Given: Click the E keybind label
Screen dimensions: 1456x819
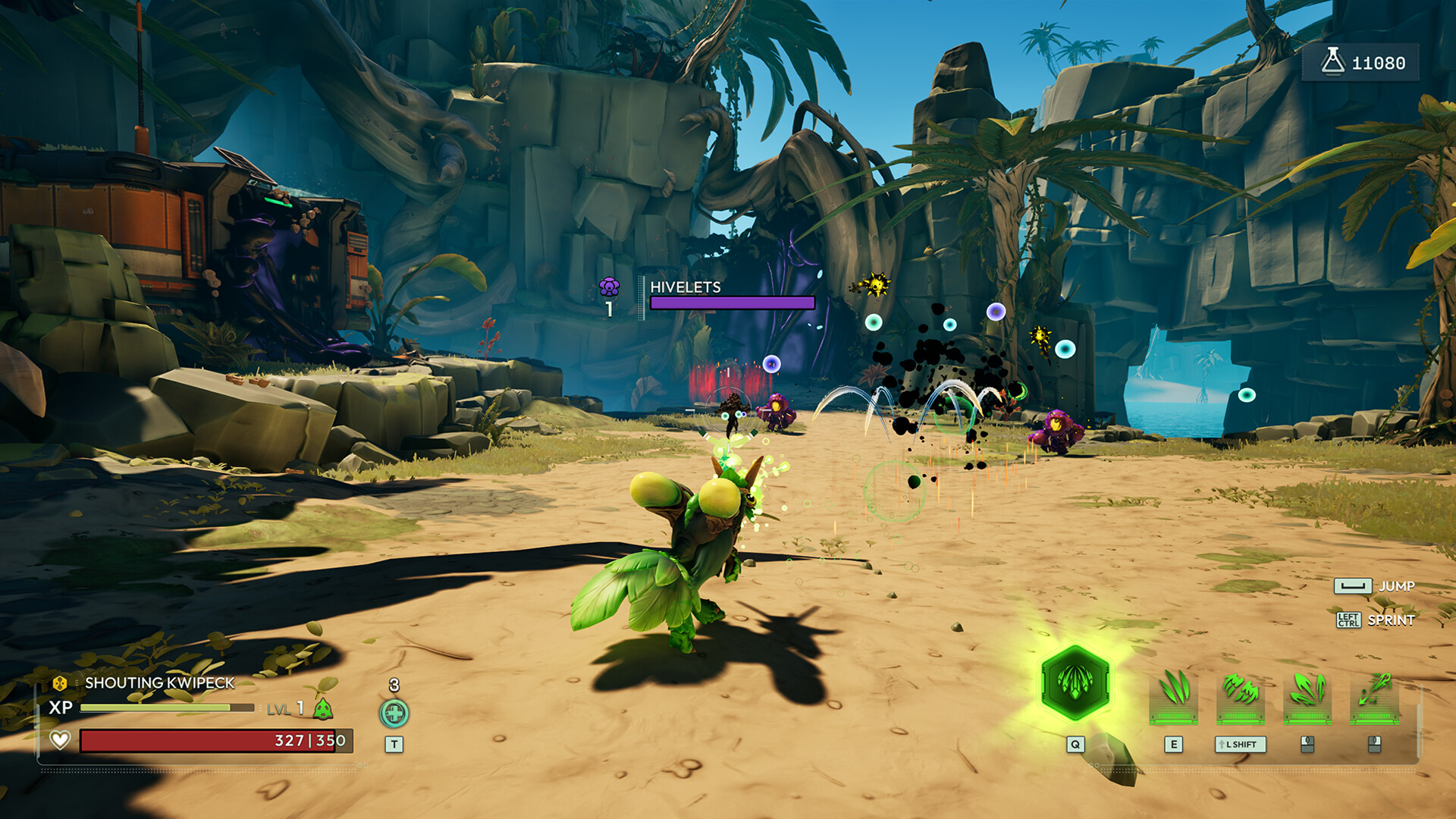Looking at the screenshot, I should 1174,745.
